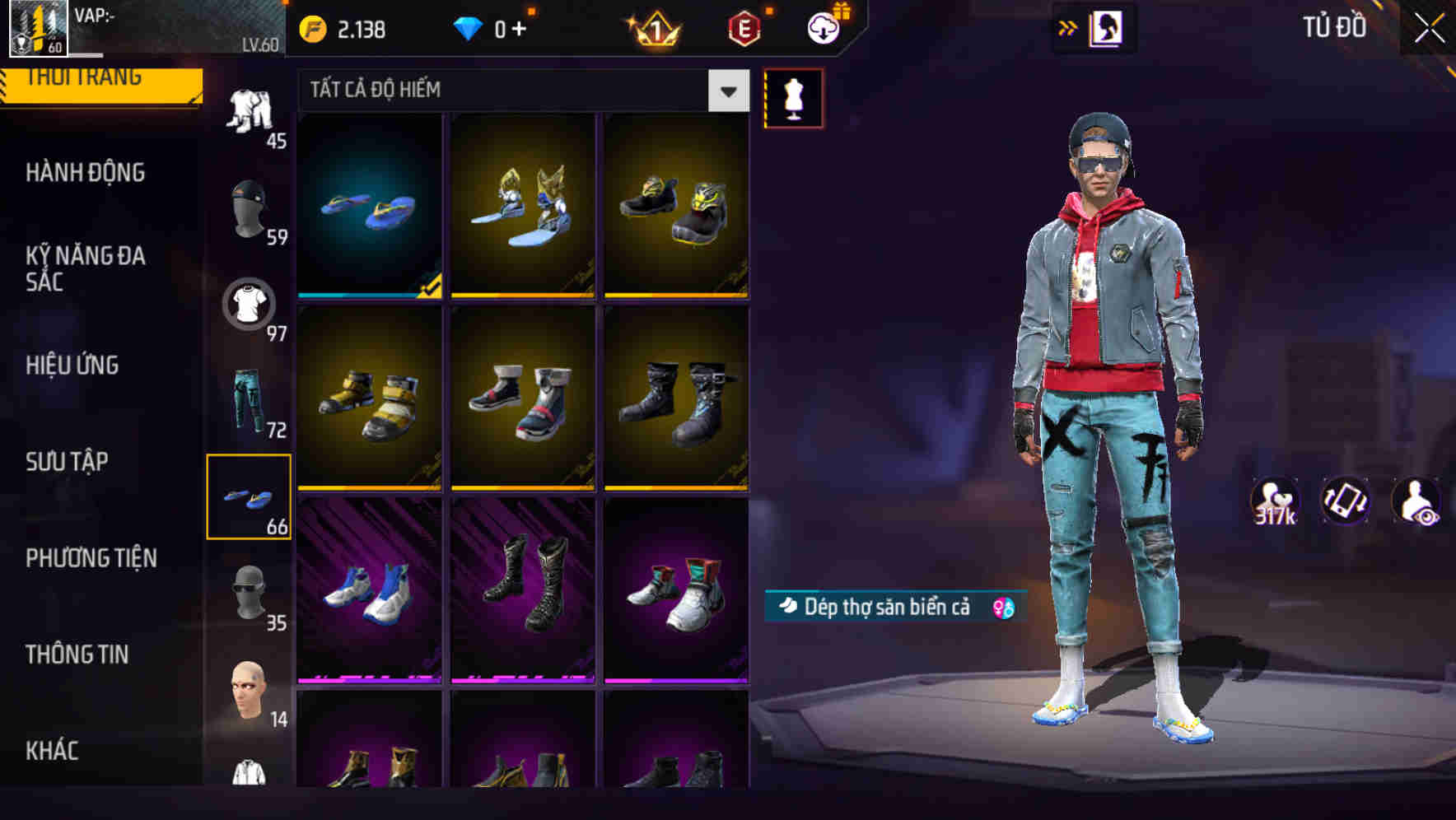Click the mannequin icon above the item grid

(793, 97)
